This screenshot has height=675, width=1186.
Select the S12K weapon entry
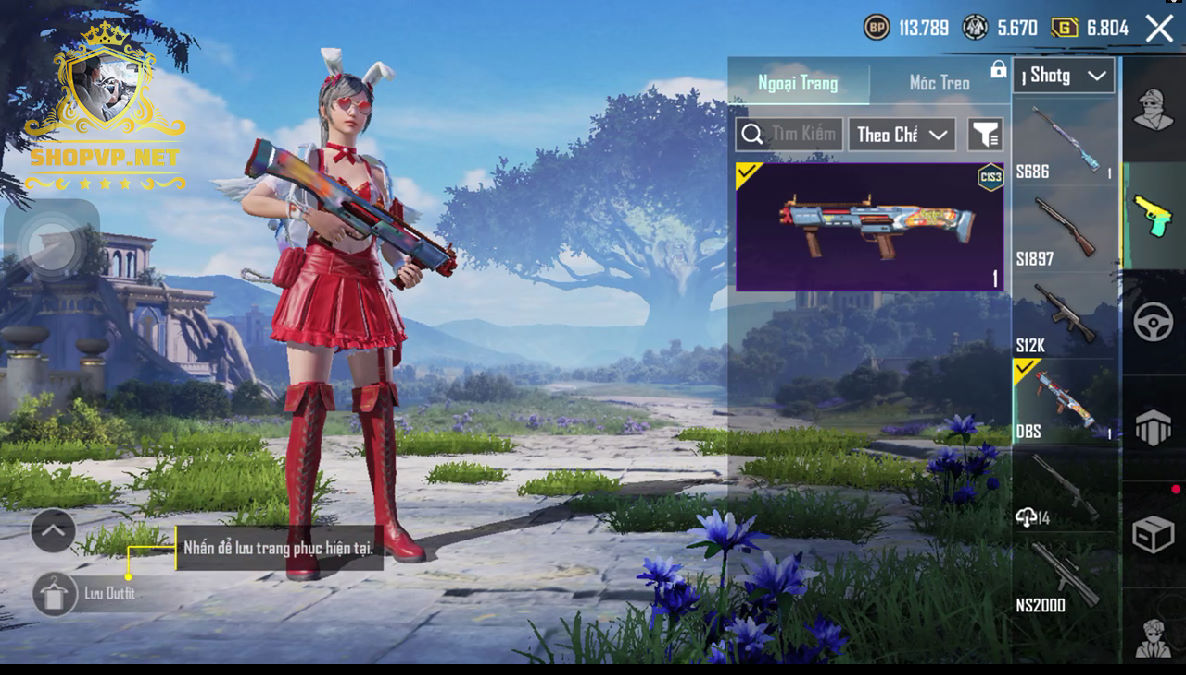click(x=1064, y=316)
